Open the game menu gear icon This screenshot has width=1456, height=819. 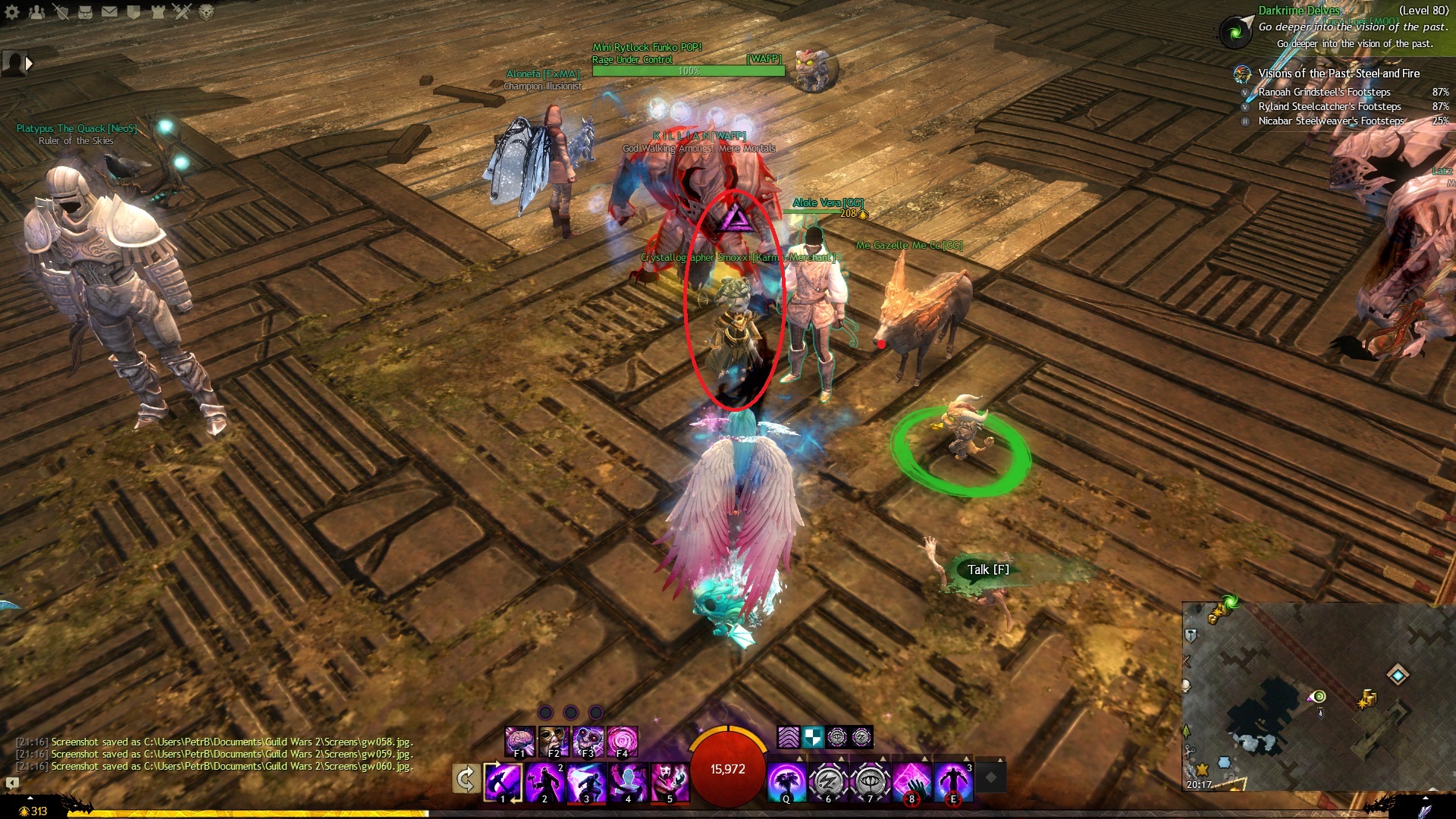(12, 12)
